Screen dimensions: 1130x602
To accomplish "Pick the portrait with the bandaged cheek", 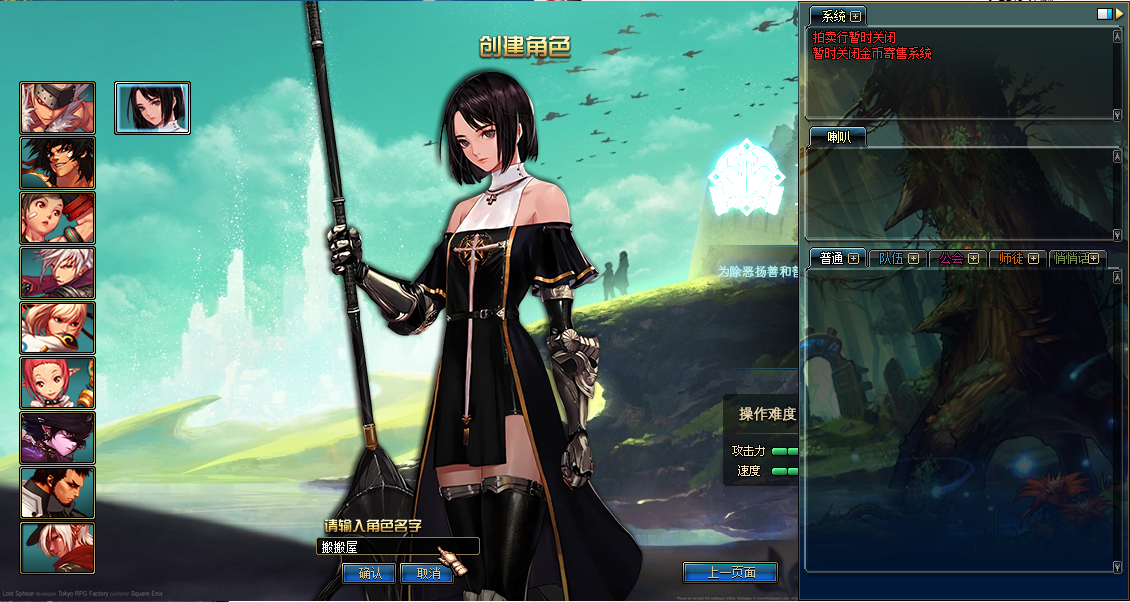I will coord(58,218).
